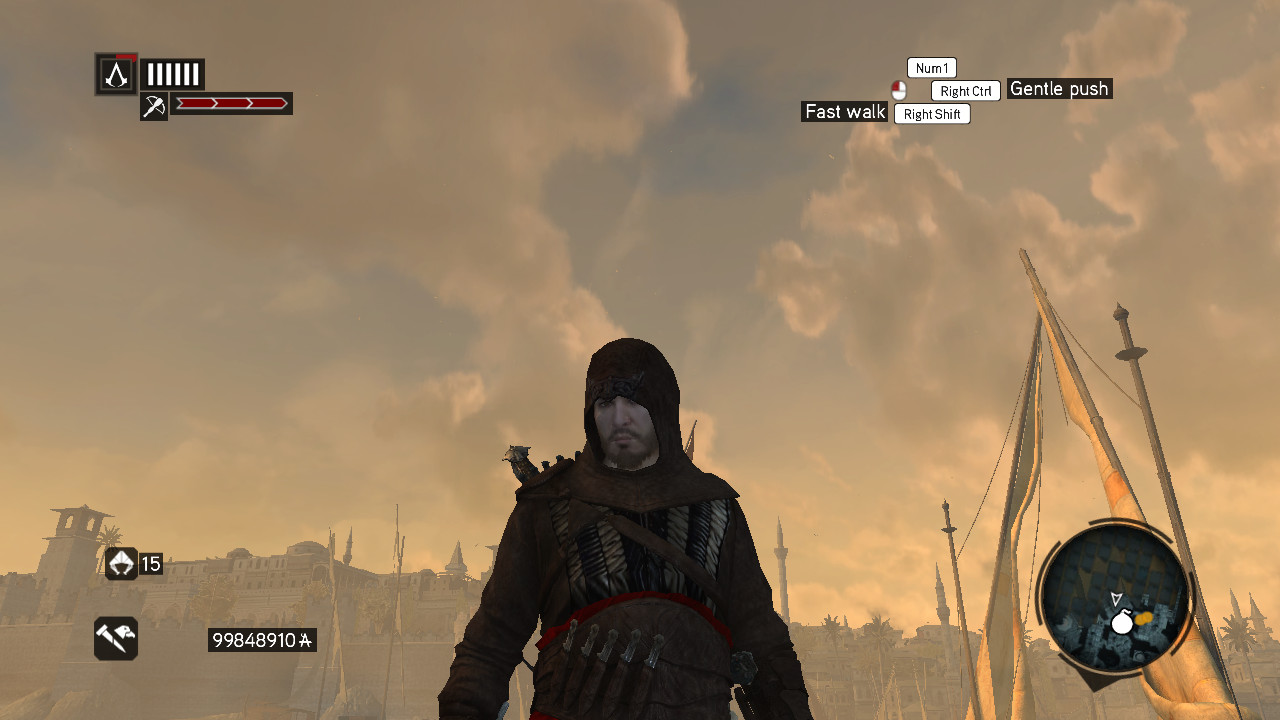Enable Gentle push

1059,89
